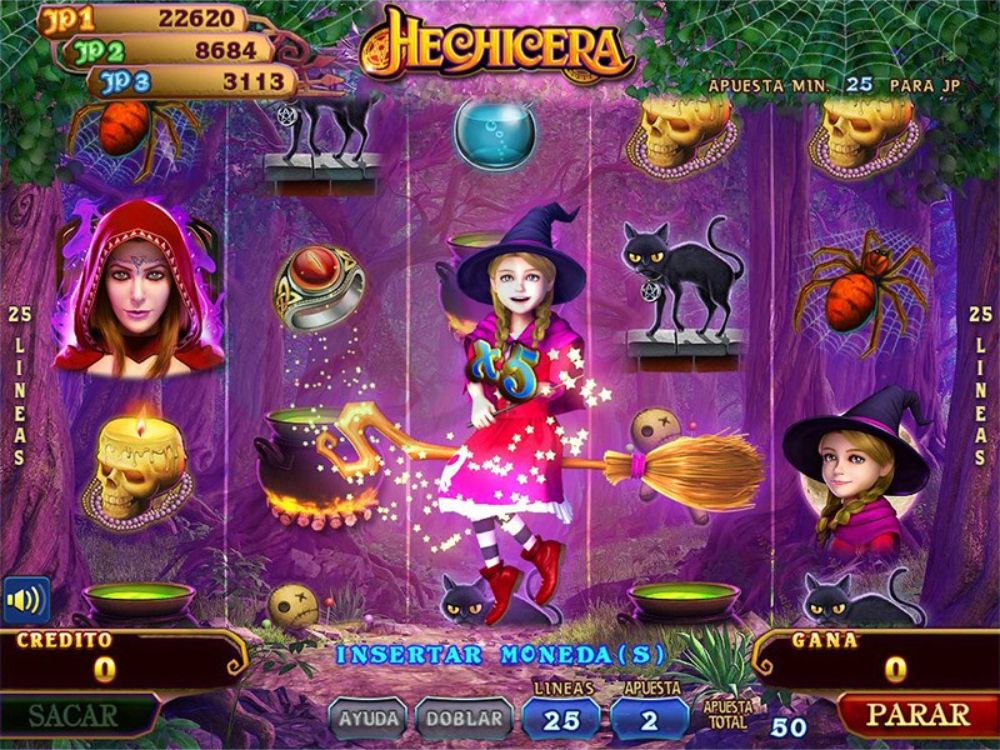Toggle the sound speaker icon
Screen dimensions: 1000x750
(x=25, y=600)
